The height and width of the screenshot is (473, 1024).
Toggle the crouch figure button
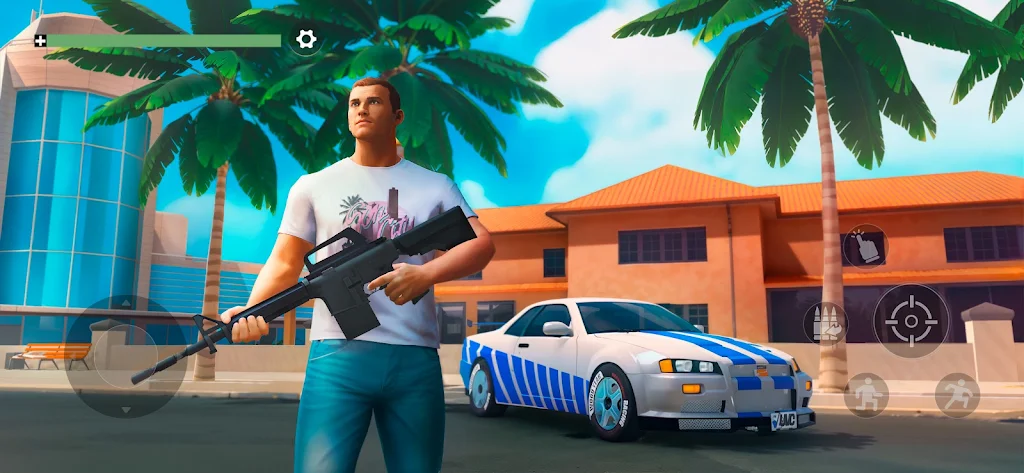coord(866,395)
